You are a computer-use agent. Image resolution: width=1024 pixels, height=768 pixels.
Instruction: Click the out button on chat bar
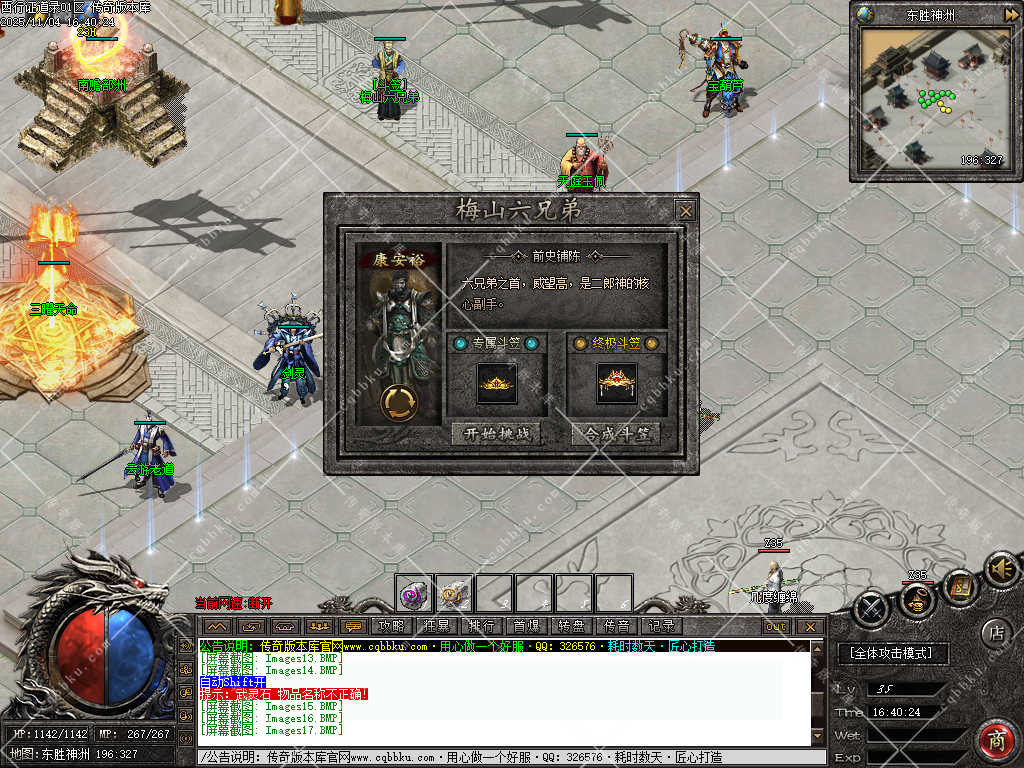(776, 626)
